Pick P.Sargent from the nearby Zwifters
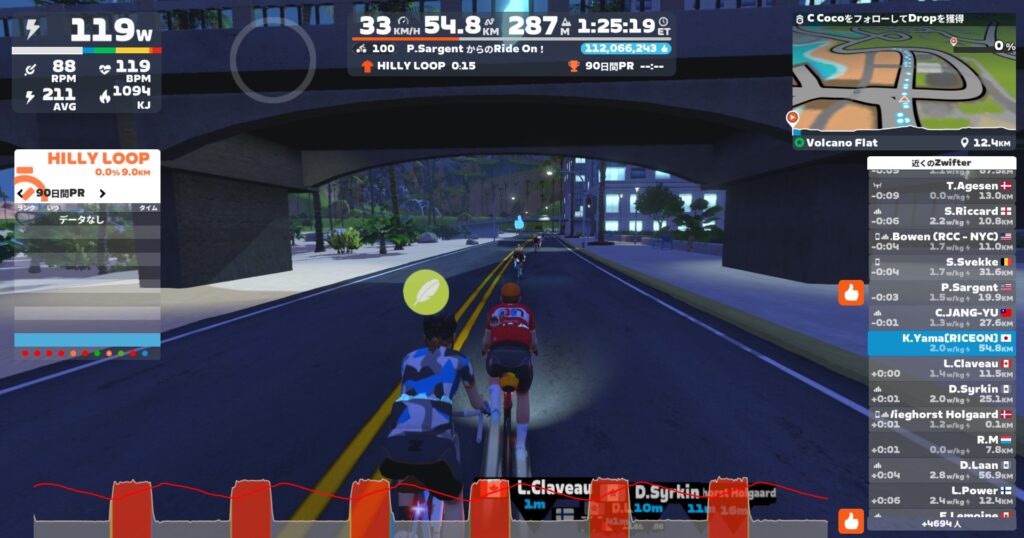This screenshot has width=1024, height=538. click(x=941, y=292)
